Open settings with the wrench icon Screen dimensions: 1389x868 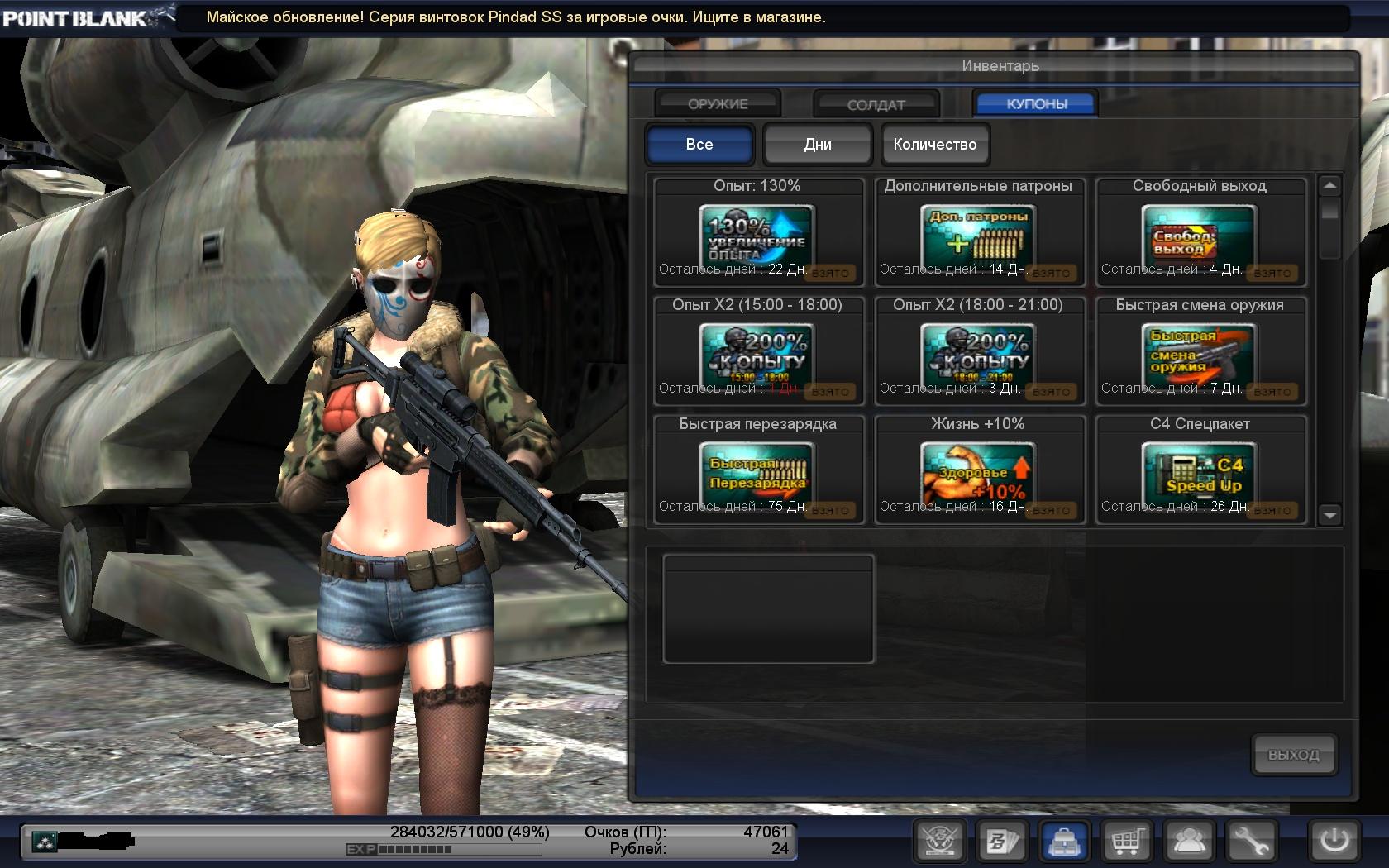pos(1252,842)
